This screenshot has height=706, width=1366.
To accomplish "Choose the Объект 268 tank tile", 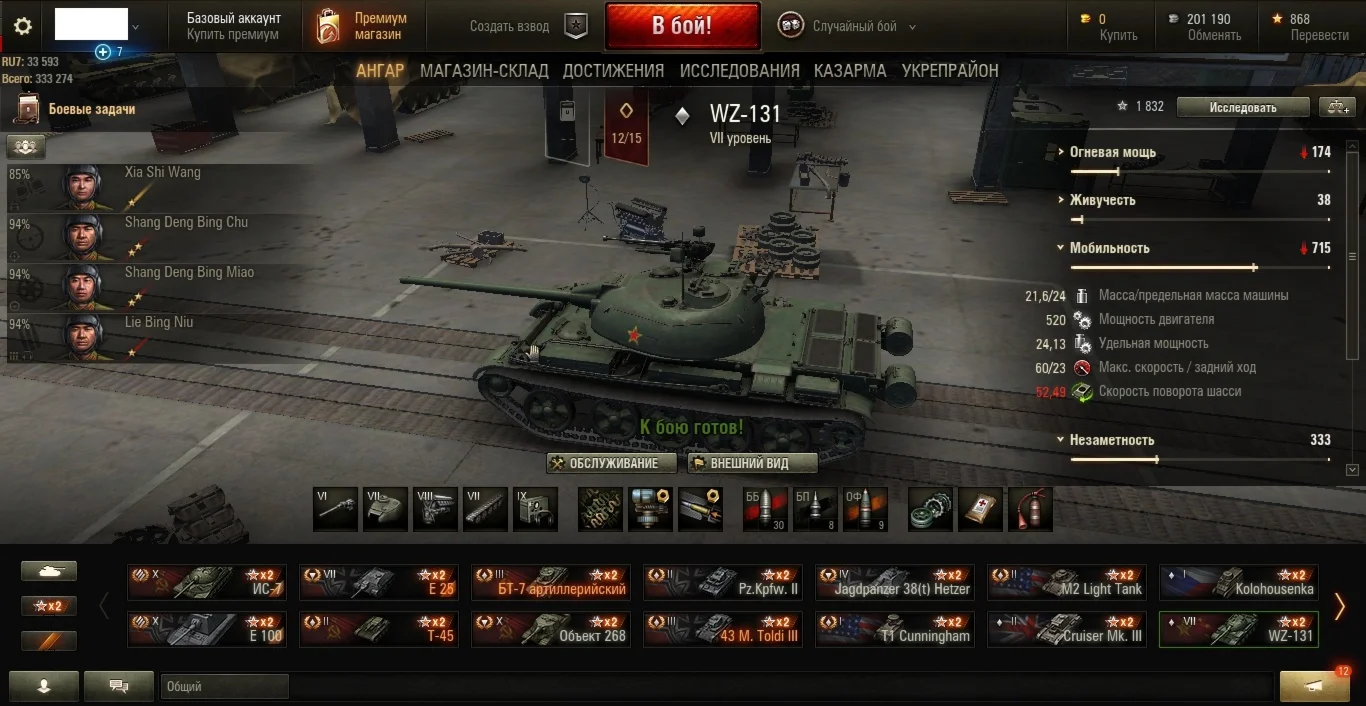I will point(551,630).
